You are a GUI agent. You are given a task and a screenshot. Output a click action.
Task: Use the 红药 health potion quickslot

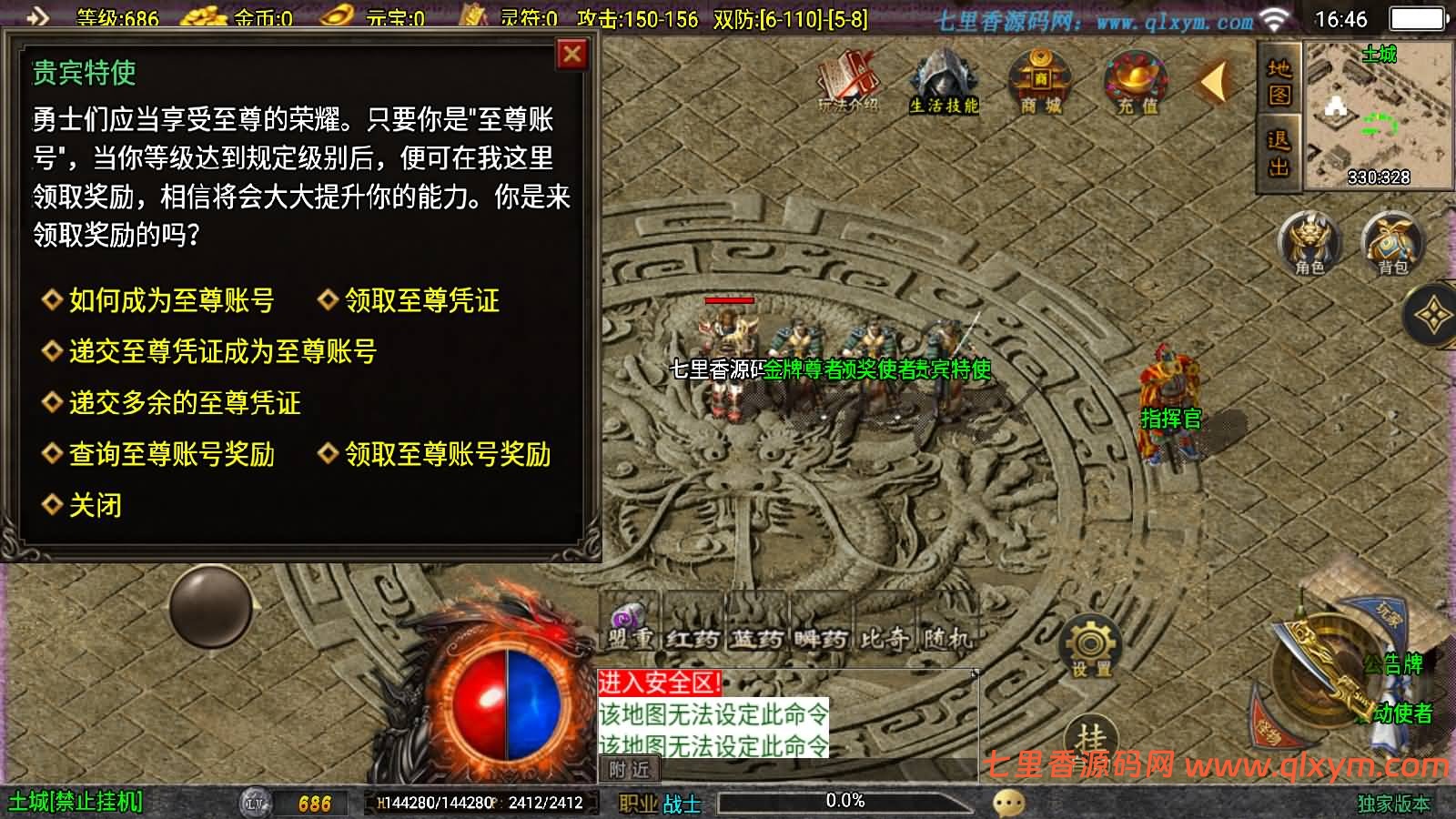695,630
